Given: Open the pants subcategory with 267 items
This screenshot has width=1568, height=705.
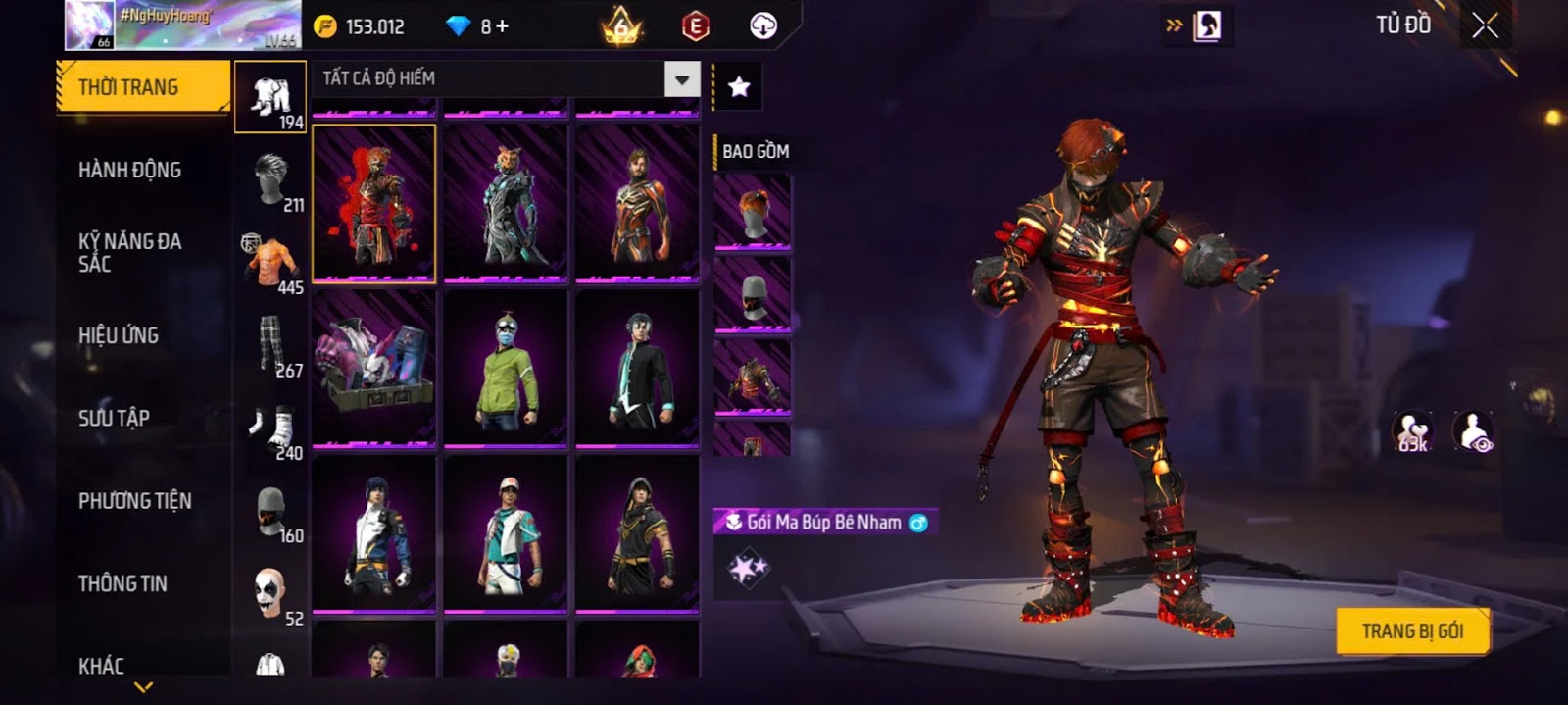Looking at the screenshot, I should (x=270, y=346).
